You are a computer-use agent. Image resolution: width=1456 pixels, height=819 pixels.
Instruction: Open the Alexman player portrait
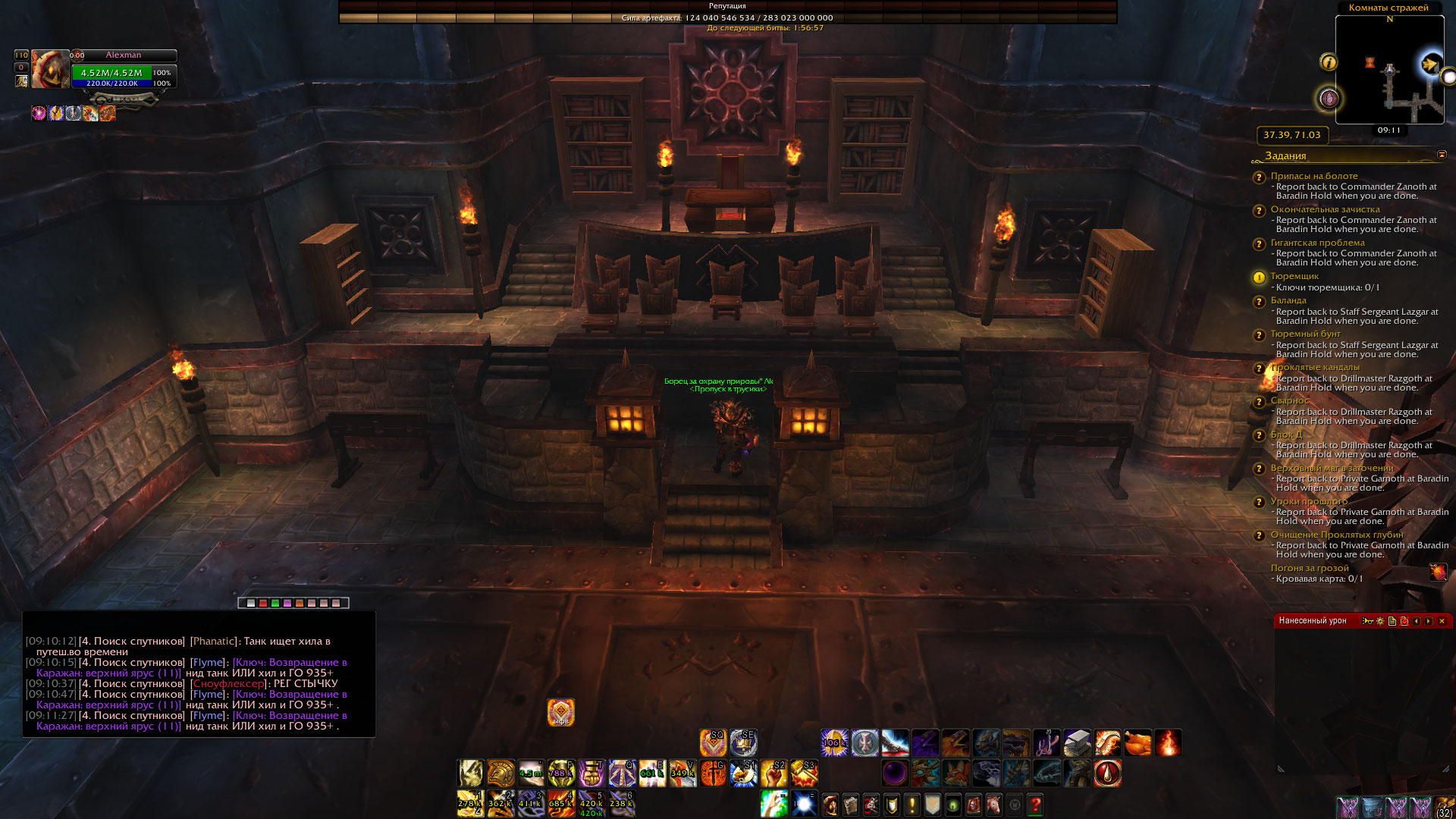[x=50, y=70]
